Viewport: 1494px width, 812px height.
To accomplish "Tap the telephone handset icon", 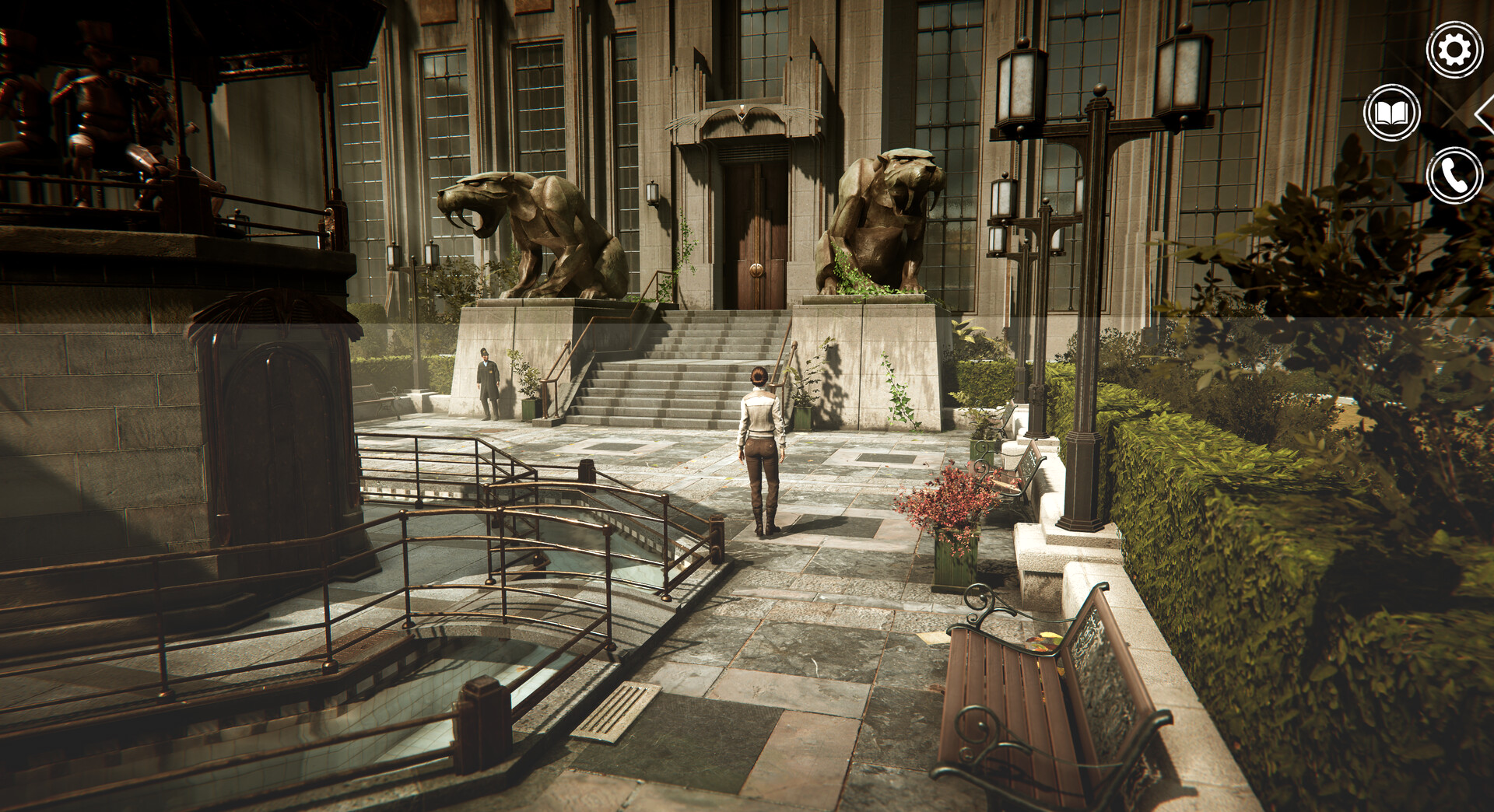I will (1454, 176).
